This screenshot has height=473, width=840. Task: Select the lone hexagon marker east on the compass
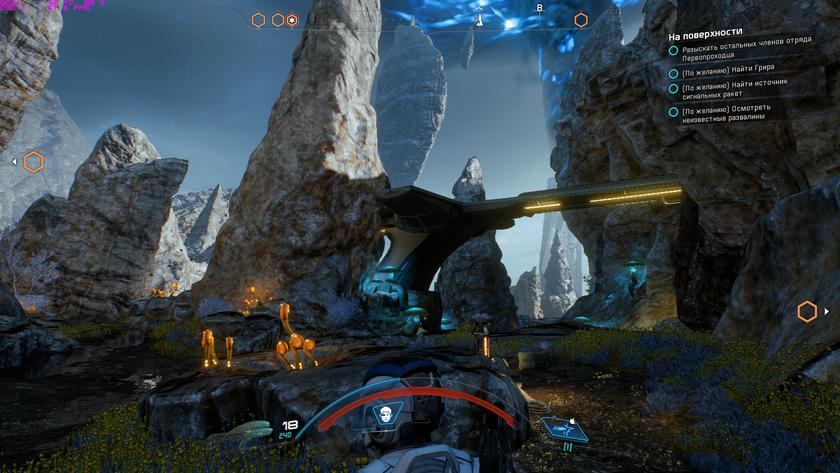tap(581, 20)
